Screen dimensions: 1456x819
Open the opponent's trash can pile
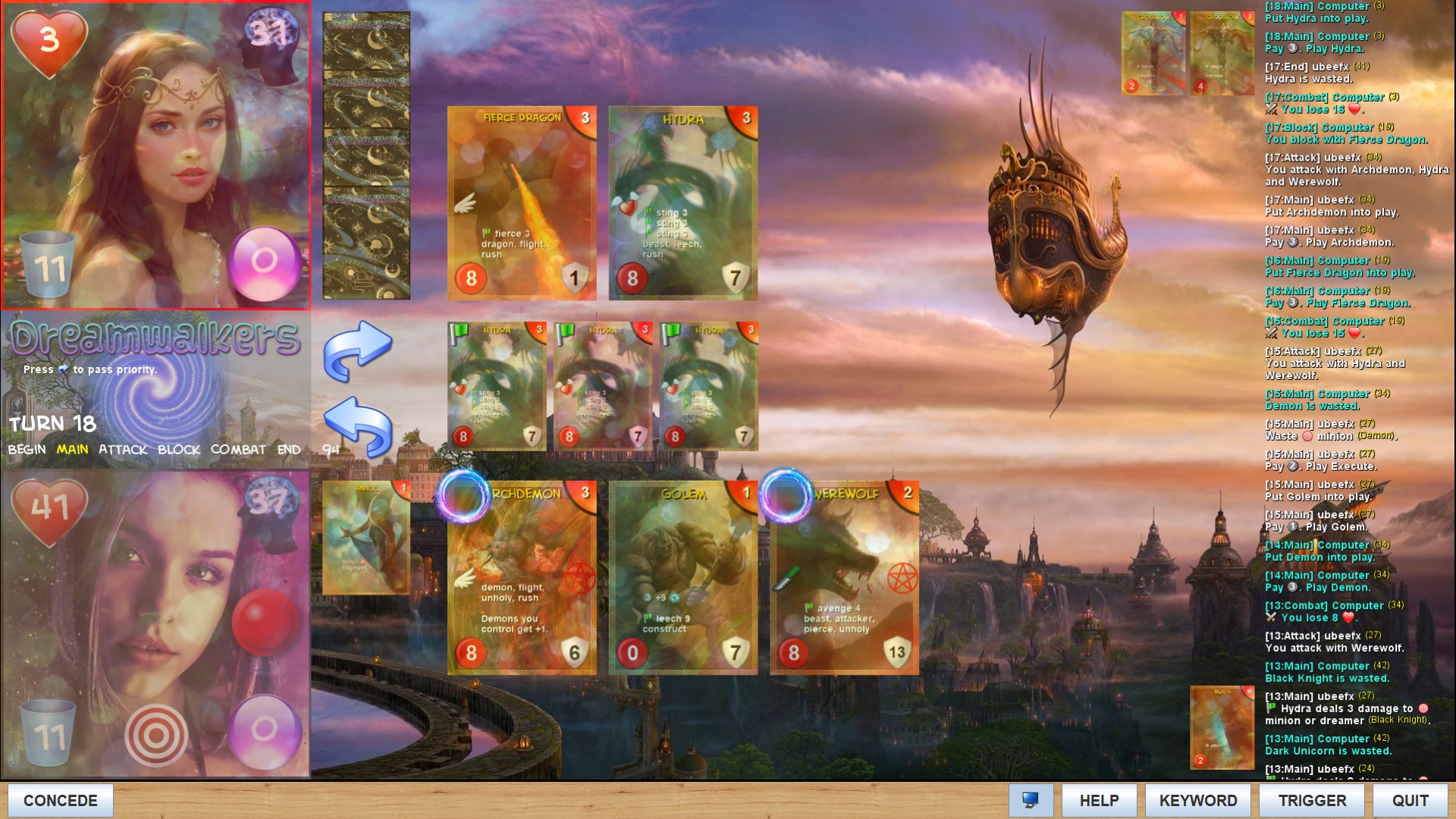[48, 264]
